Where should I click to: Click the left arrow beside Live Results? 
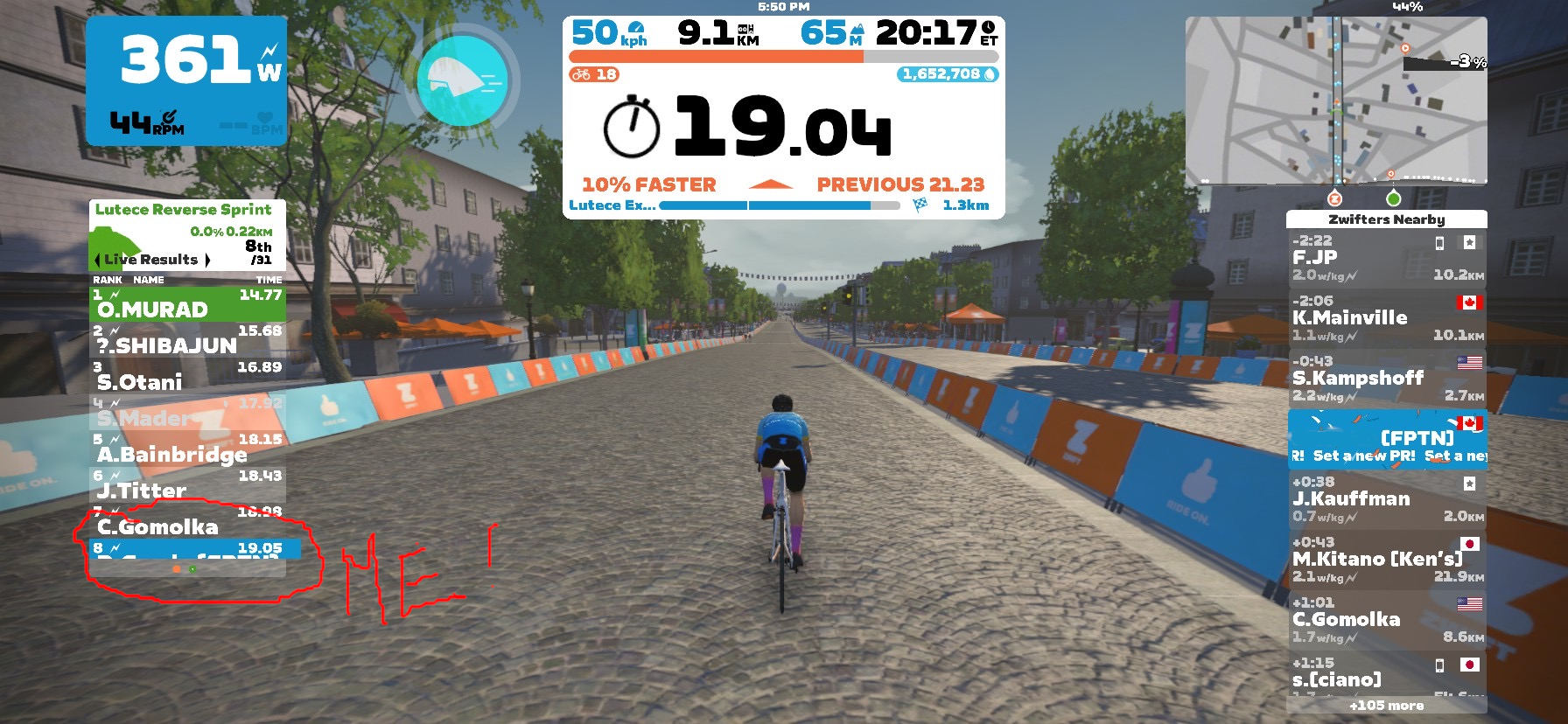(x=98, y=260)
